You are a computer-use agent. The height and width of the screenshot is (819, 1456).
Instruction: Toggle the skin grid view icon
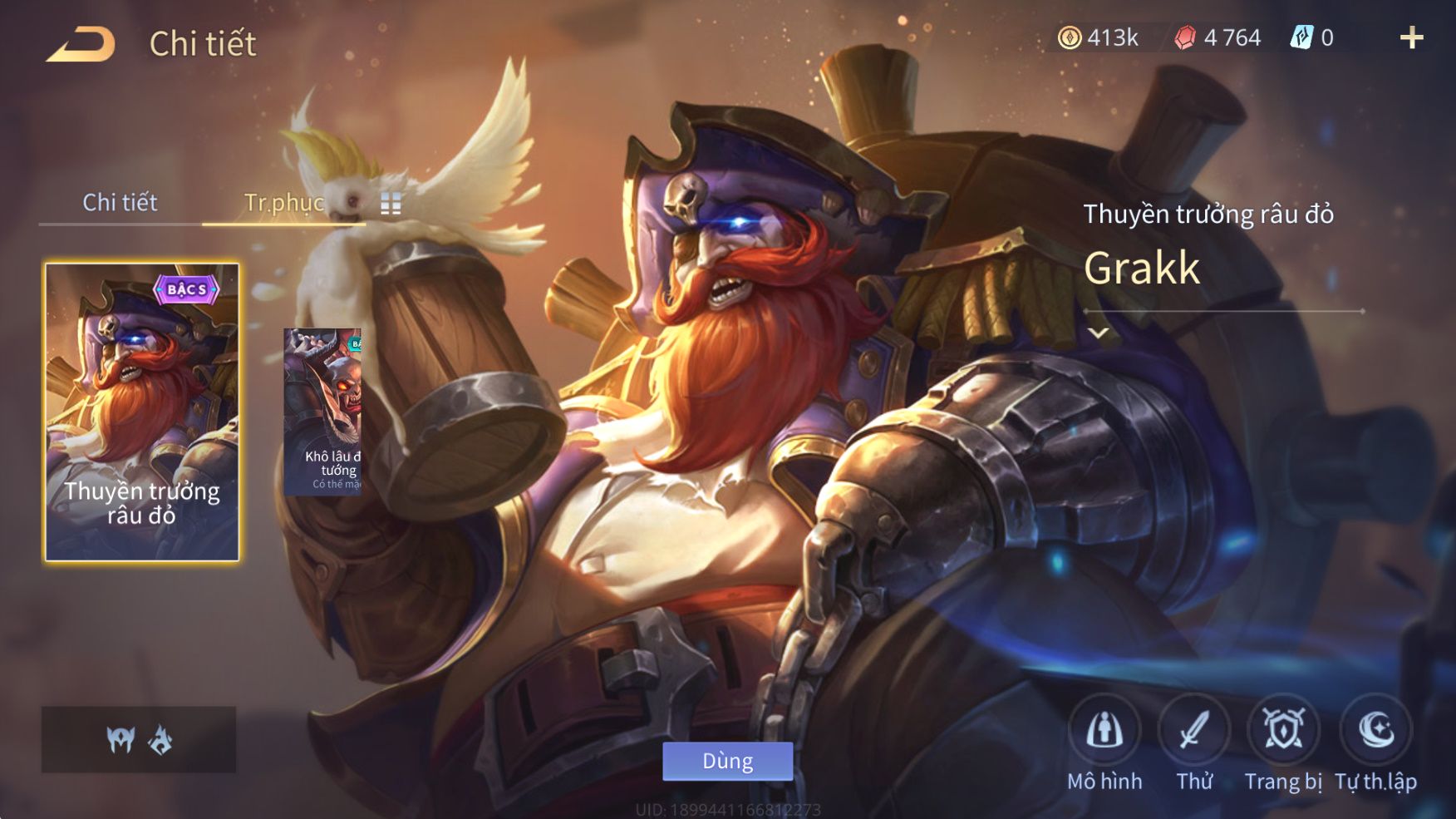[391, 204]
